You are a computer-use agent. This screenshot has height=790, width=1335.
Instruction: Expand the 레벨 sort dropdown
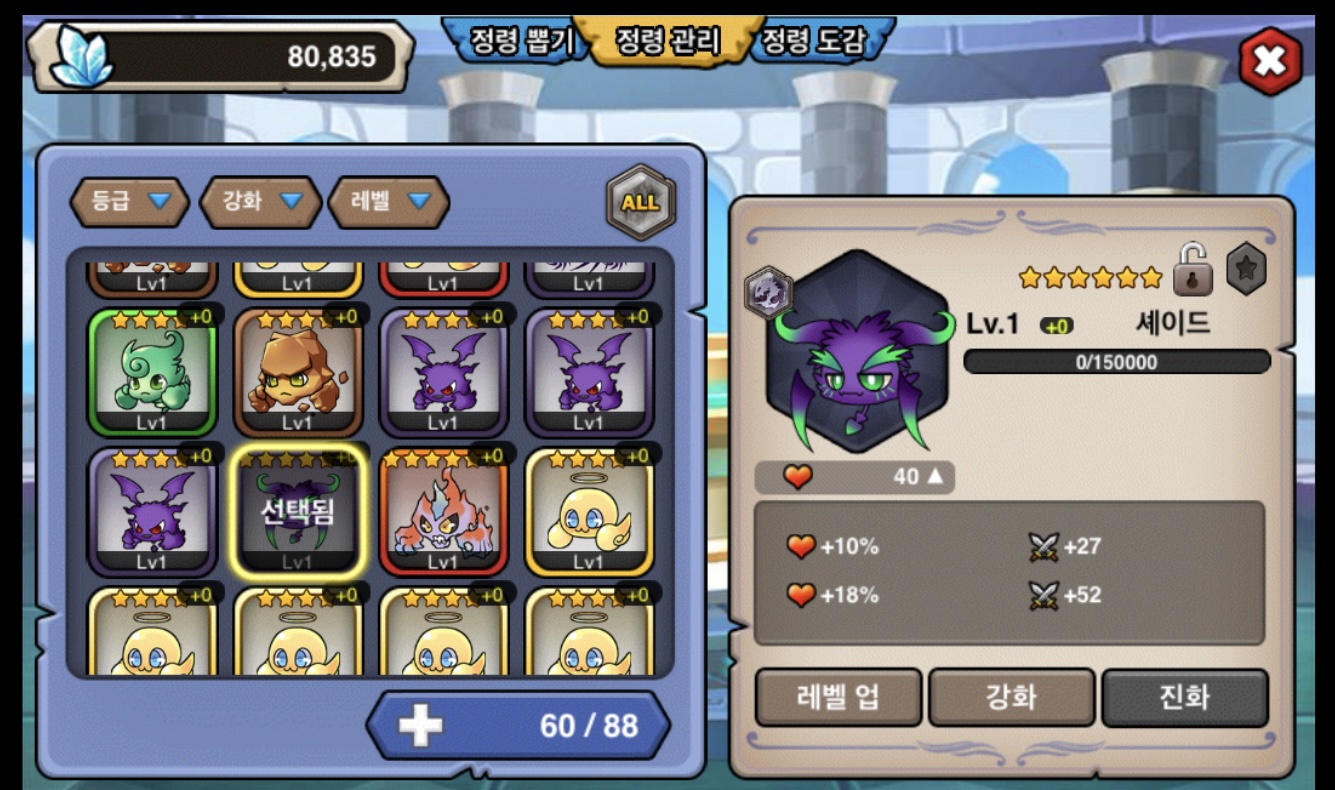pos(389,201)
